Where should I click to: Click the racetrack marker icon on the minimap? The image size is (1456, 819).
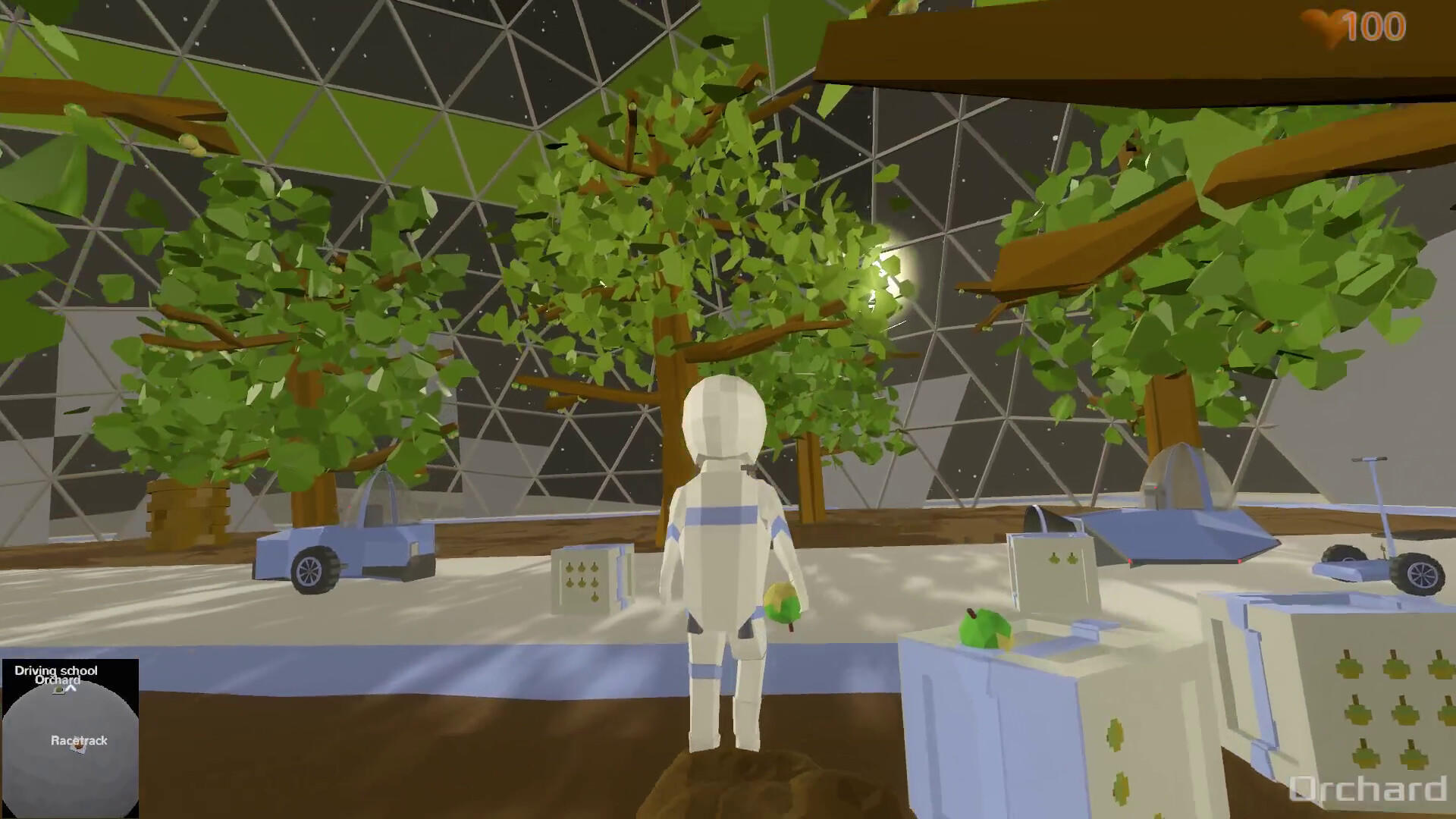(77, 747)
